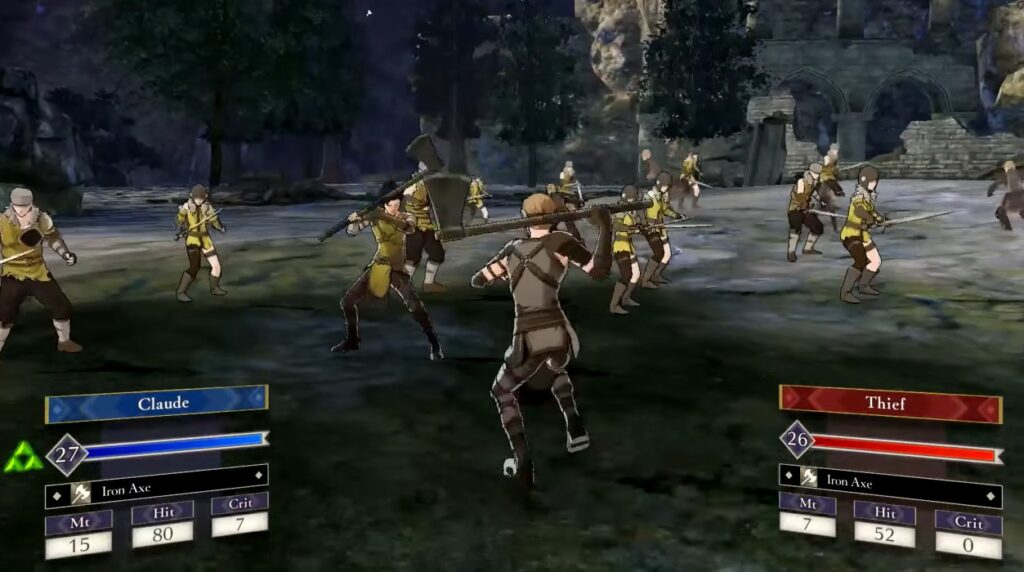Click the green crest icon beside Claude

[22, 458]
